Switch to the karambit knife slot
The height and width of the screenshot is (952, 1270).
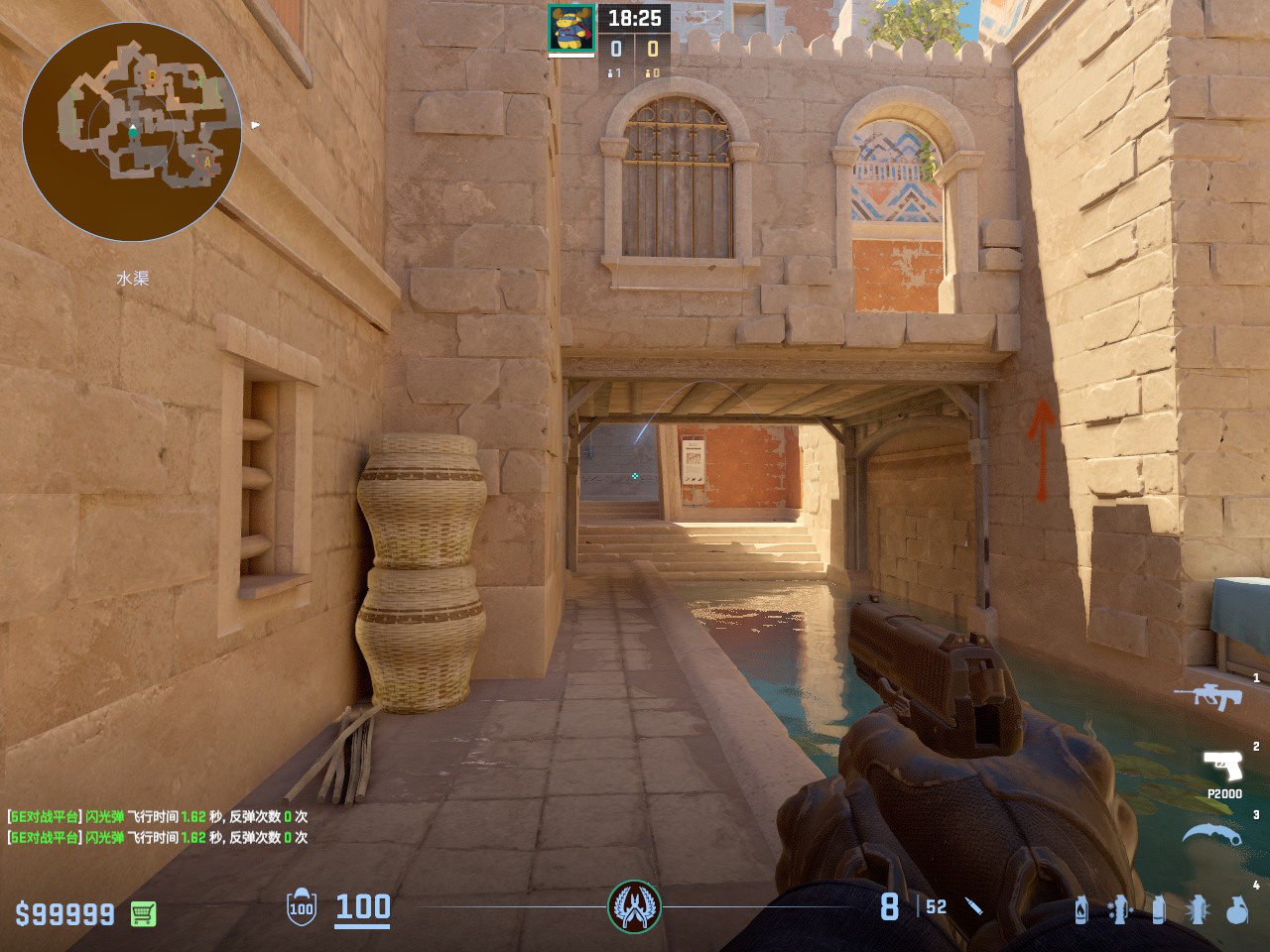pos(1211,834)
